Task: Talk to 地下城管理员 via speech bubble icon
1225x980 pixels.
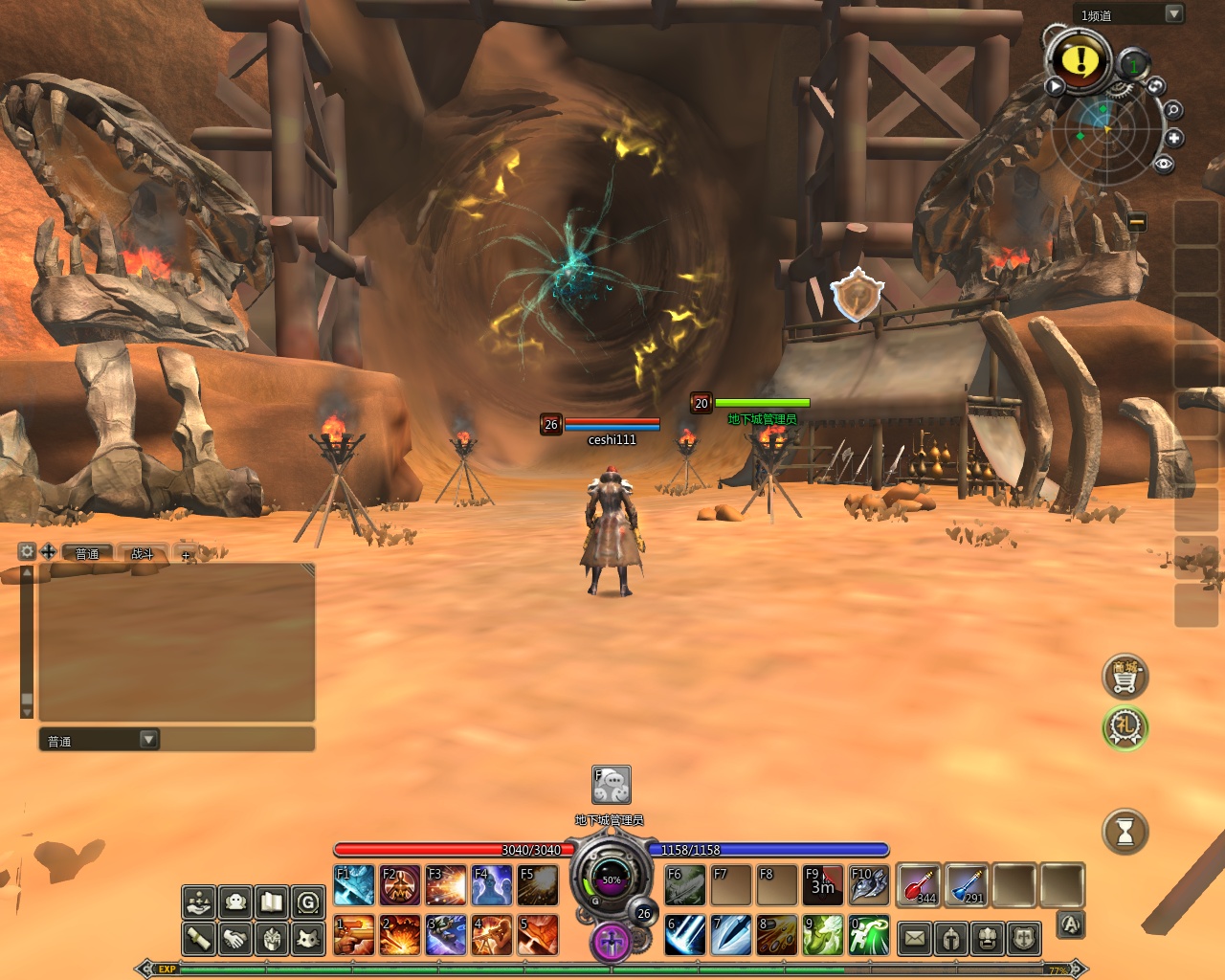Action: click(612, 785)
